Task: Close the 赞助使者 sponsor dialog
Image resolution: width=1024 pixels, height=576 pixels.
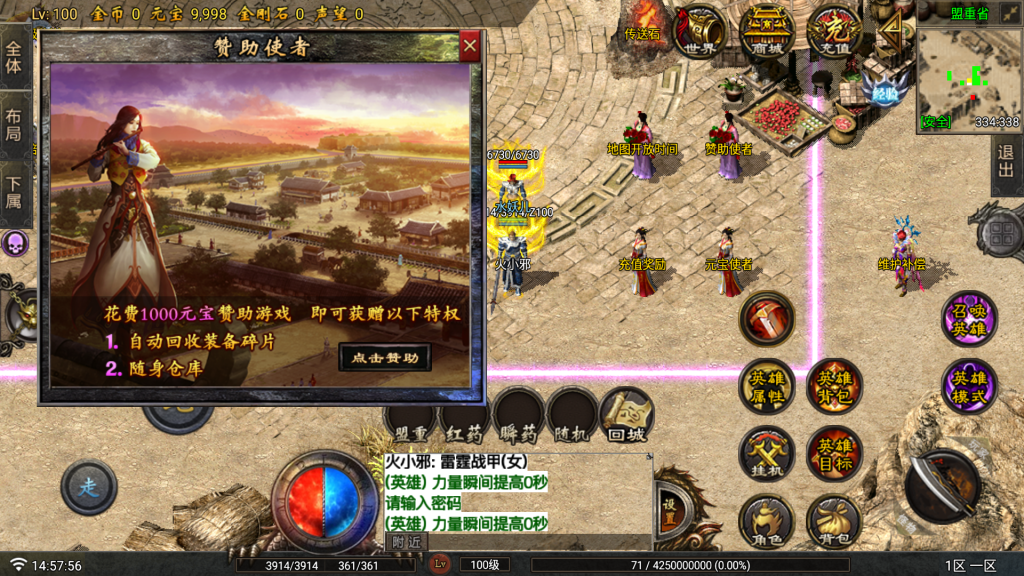Action: (470, 46)
